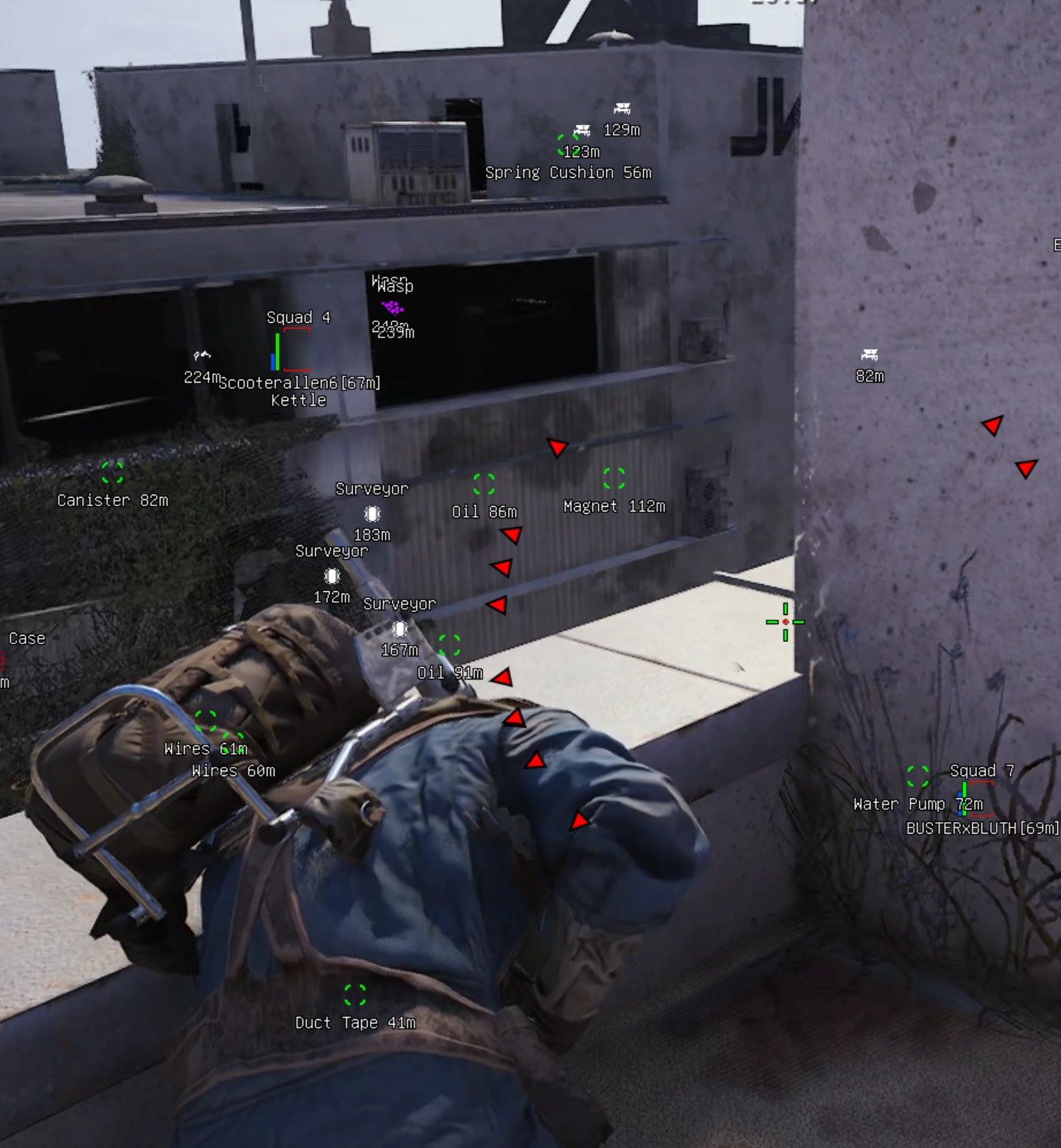Click the purple Wasp drone icon at 239m
Screen dimensions: 1061x1148
[392, 308]
